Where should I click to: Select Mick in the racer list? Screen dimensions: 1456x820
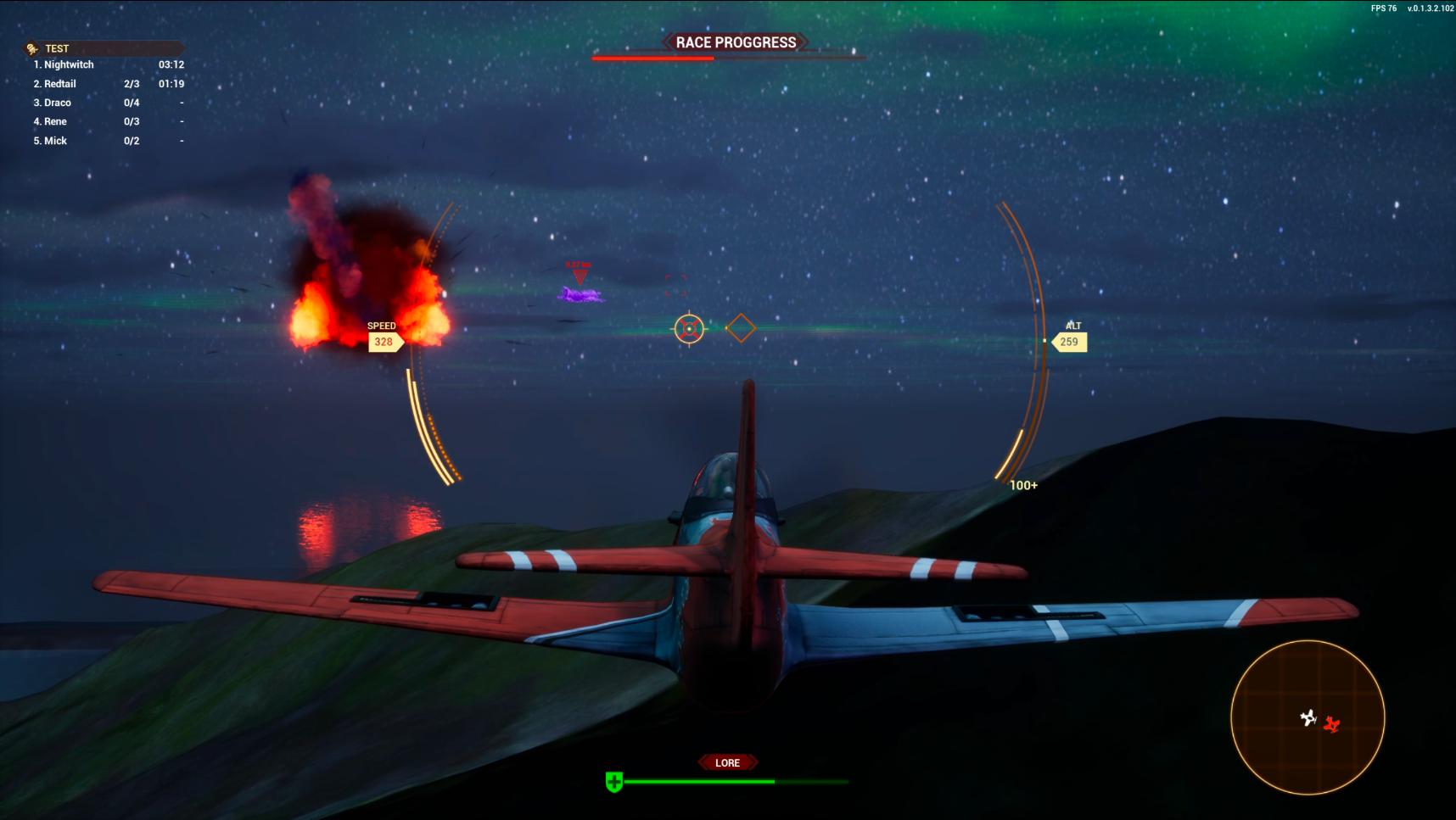coord(55,141)
